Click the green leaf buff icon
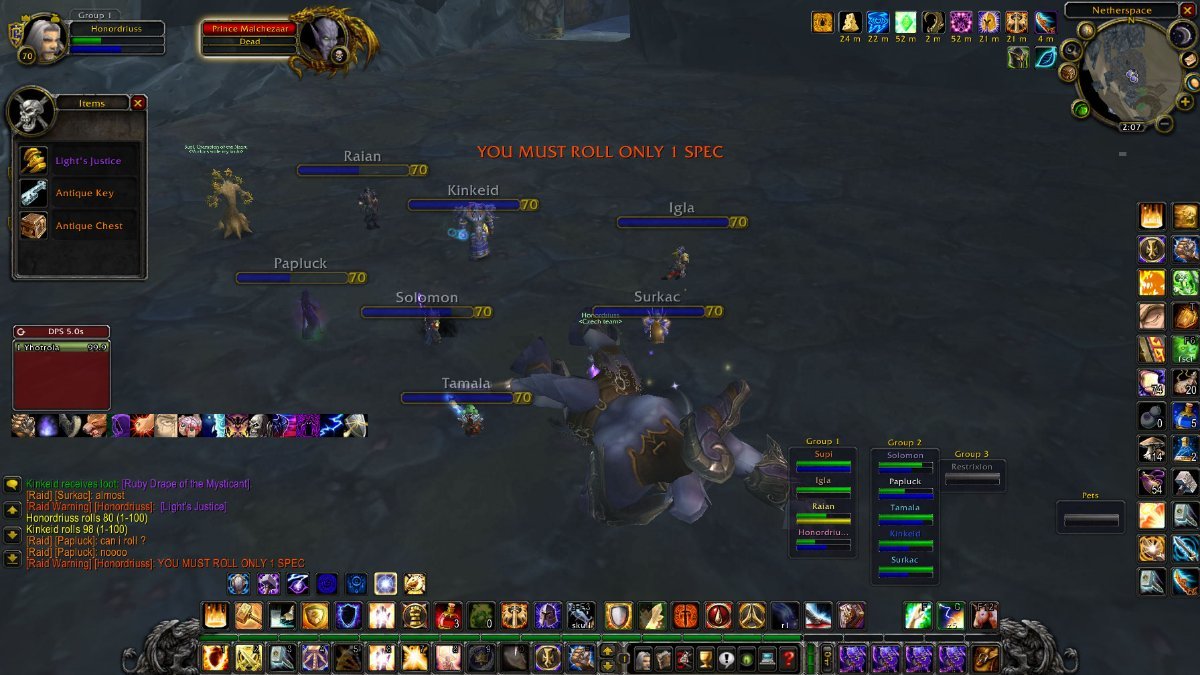Viewport: 1200px width, 675px height. [1045, 57]
